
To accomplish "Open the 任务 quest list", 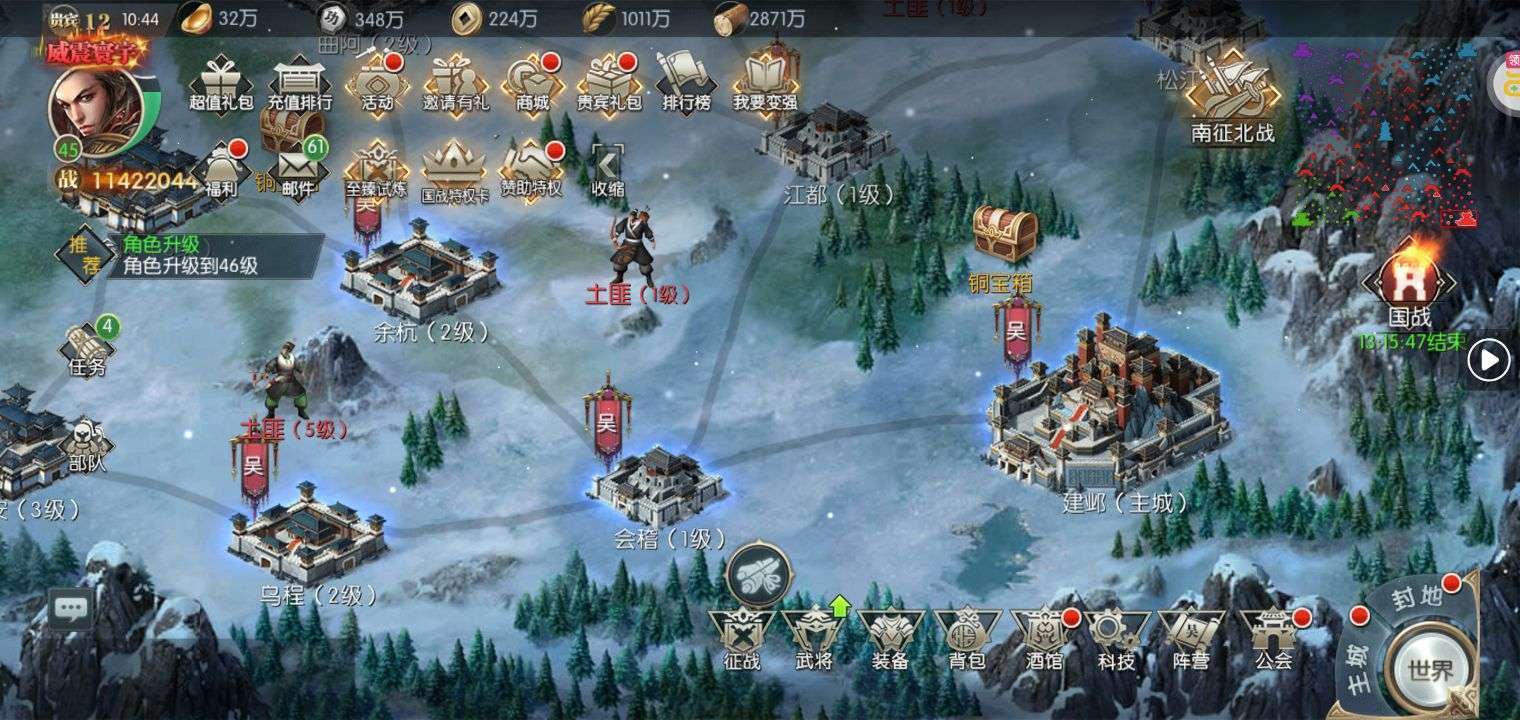I will pos(88,349).
